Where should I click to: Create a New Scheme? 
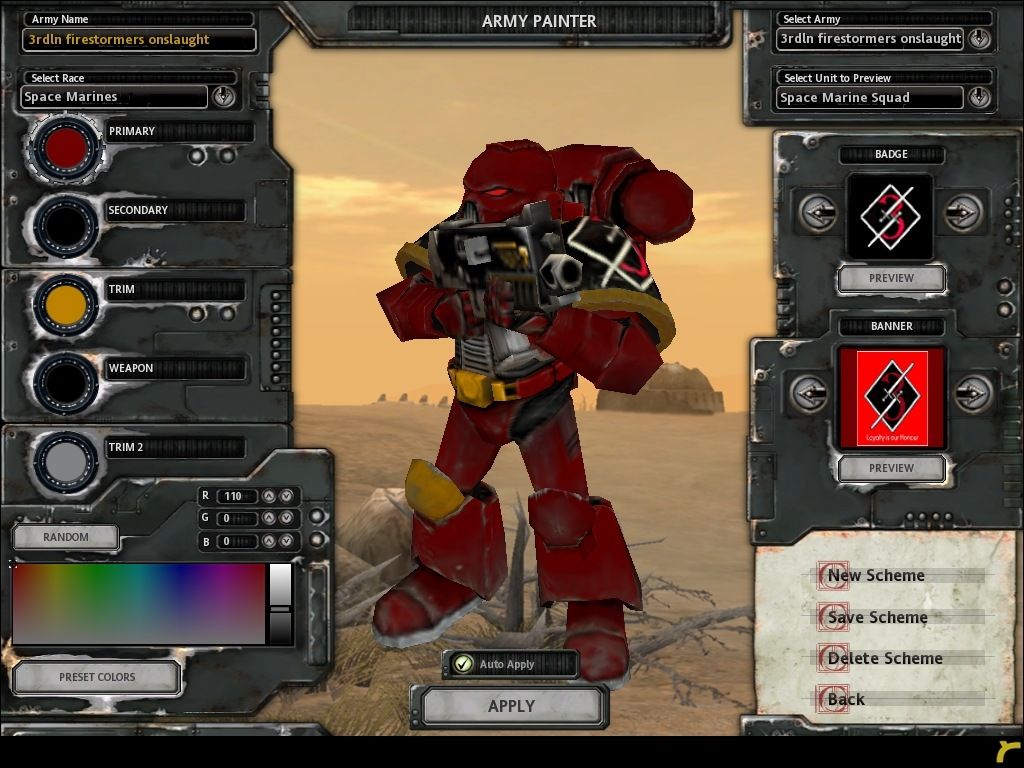pyautogui.click(x=876, y=576)
